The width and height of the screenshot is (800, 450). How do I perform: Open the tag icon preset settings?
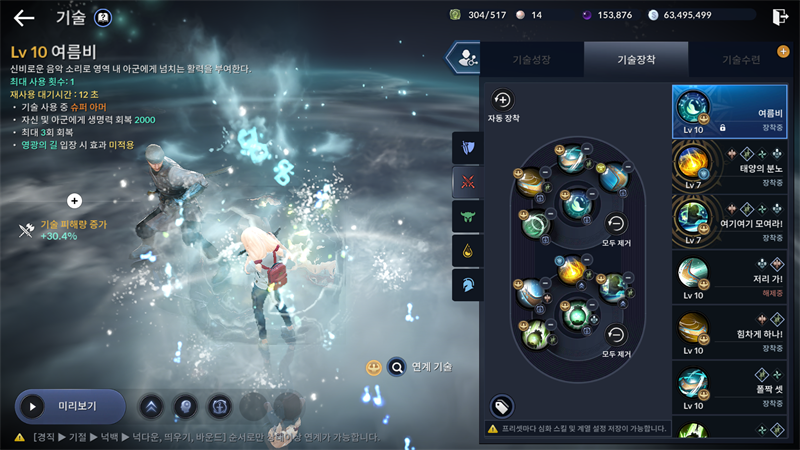point(502,406)
